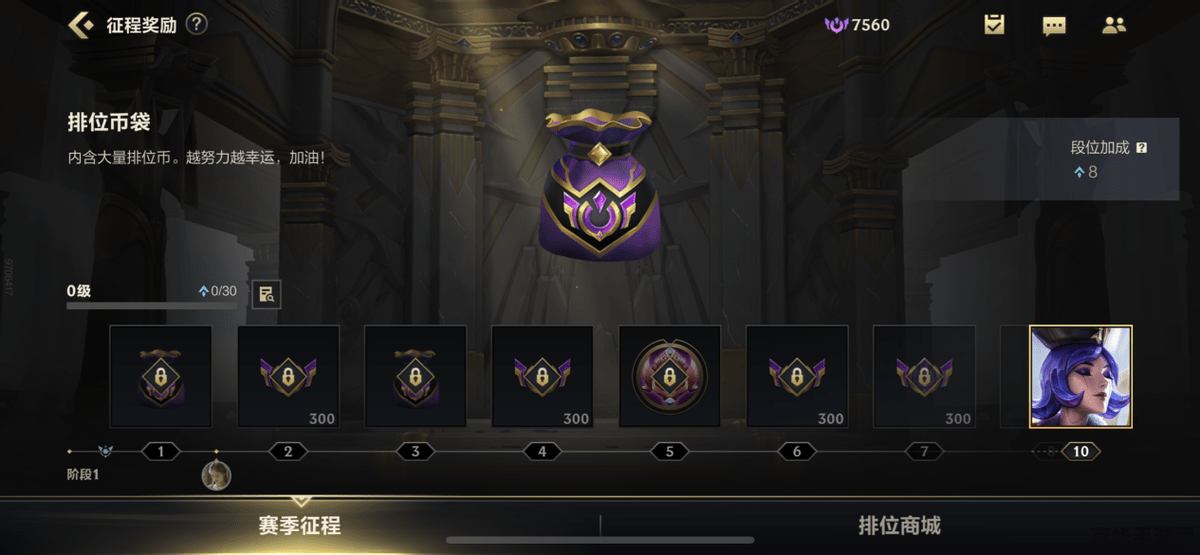Select the level 6 reward tile
The height and width of the screenshot is (555, 1200).
pyautogui.click(x=797, y=376)
